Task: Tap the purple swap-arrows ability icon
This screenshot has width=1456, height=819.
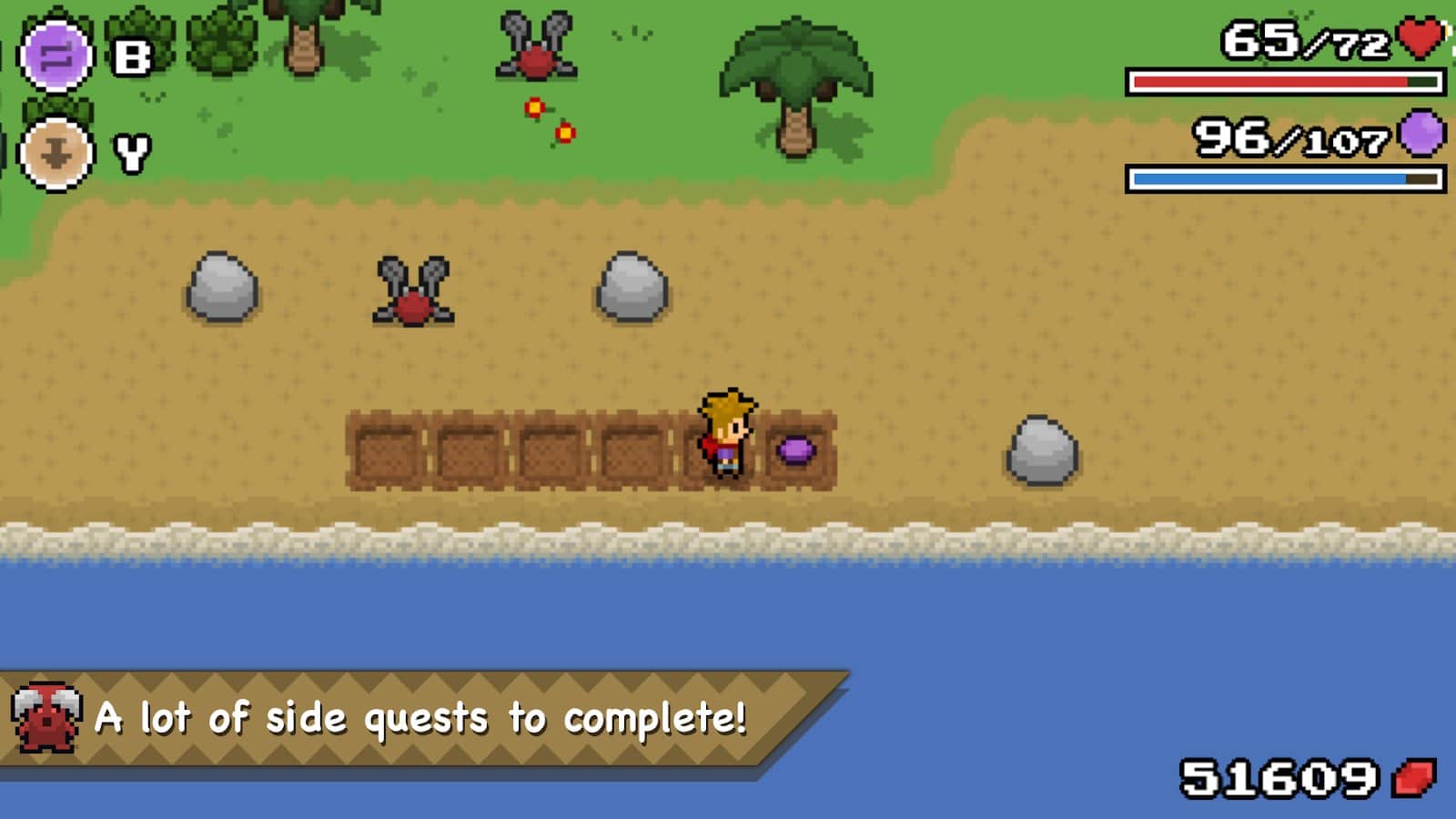Action: [56, 56]
